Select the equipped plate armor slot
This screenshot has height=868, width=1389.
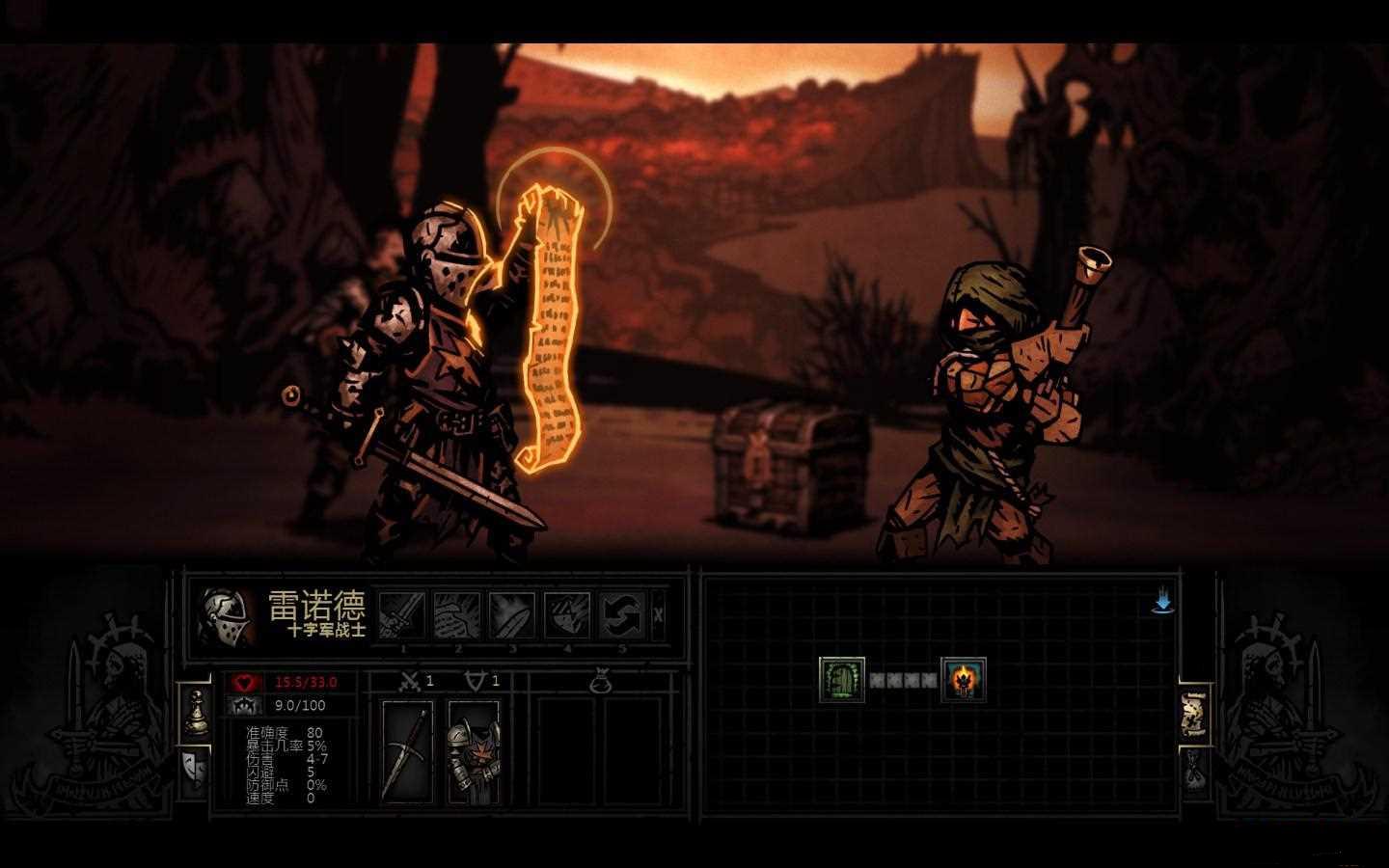[x=473, y=752]
